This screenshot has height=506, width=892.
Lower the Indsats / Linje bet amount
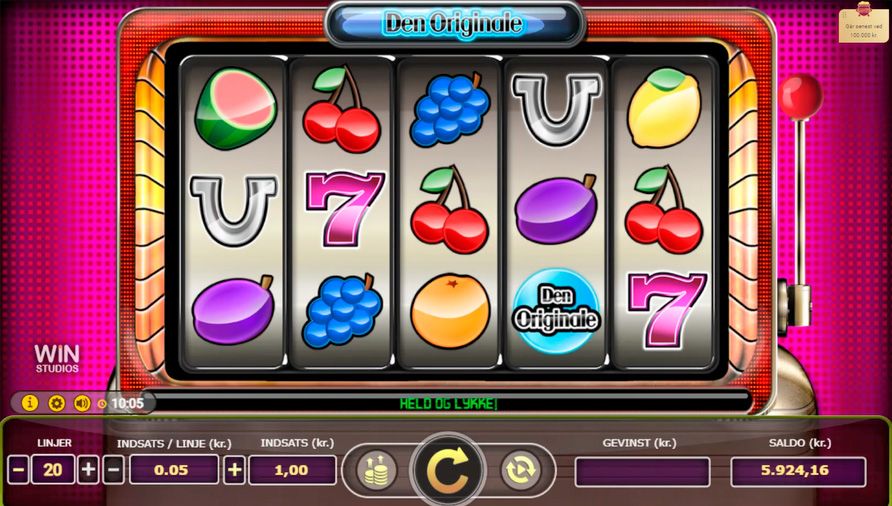[x=114, y=469]
